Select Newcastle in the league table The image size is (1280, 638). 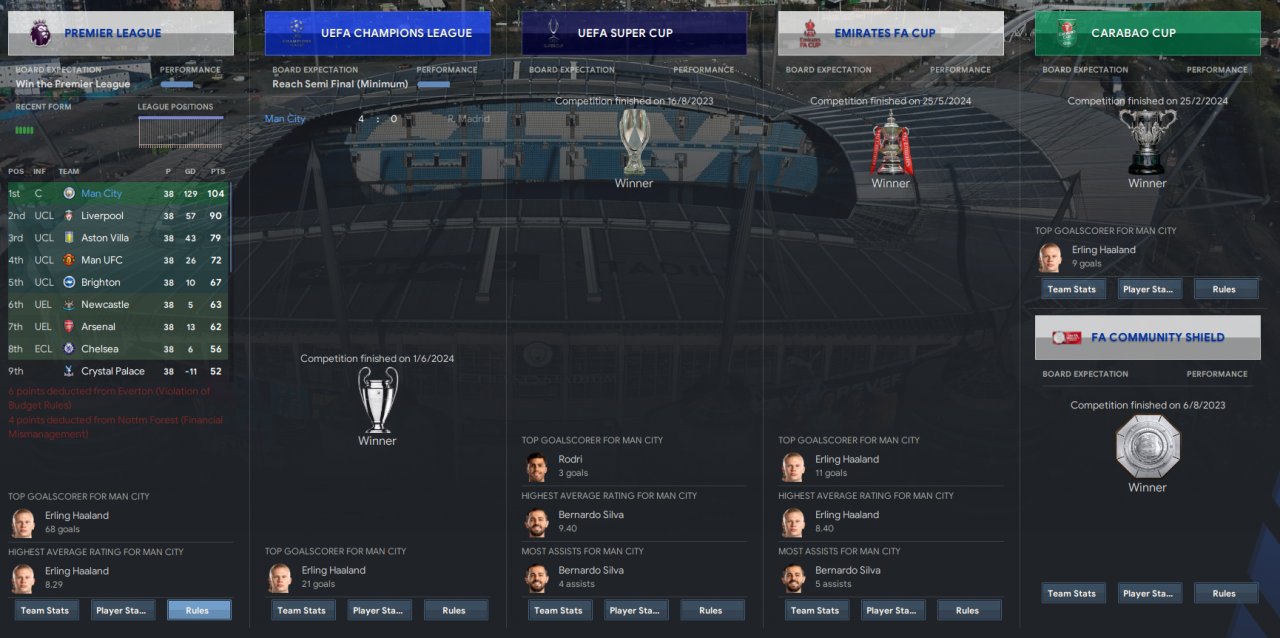pos(105,304)
